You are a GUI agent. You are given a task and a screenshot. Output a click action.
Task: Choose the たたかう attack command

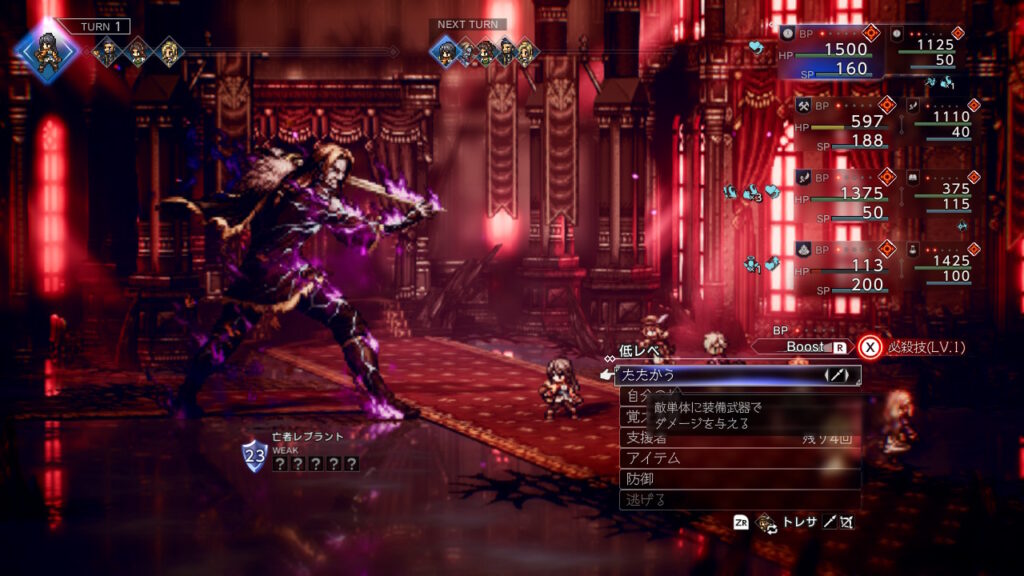(737, 376)
